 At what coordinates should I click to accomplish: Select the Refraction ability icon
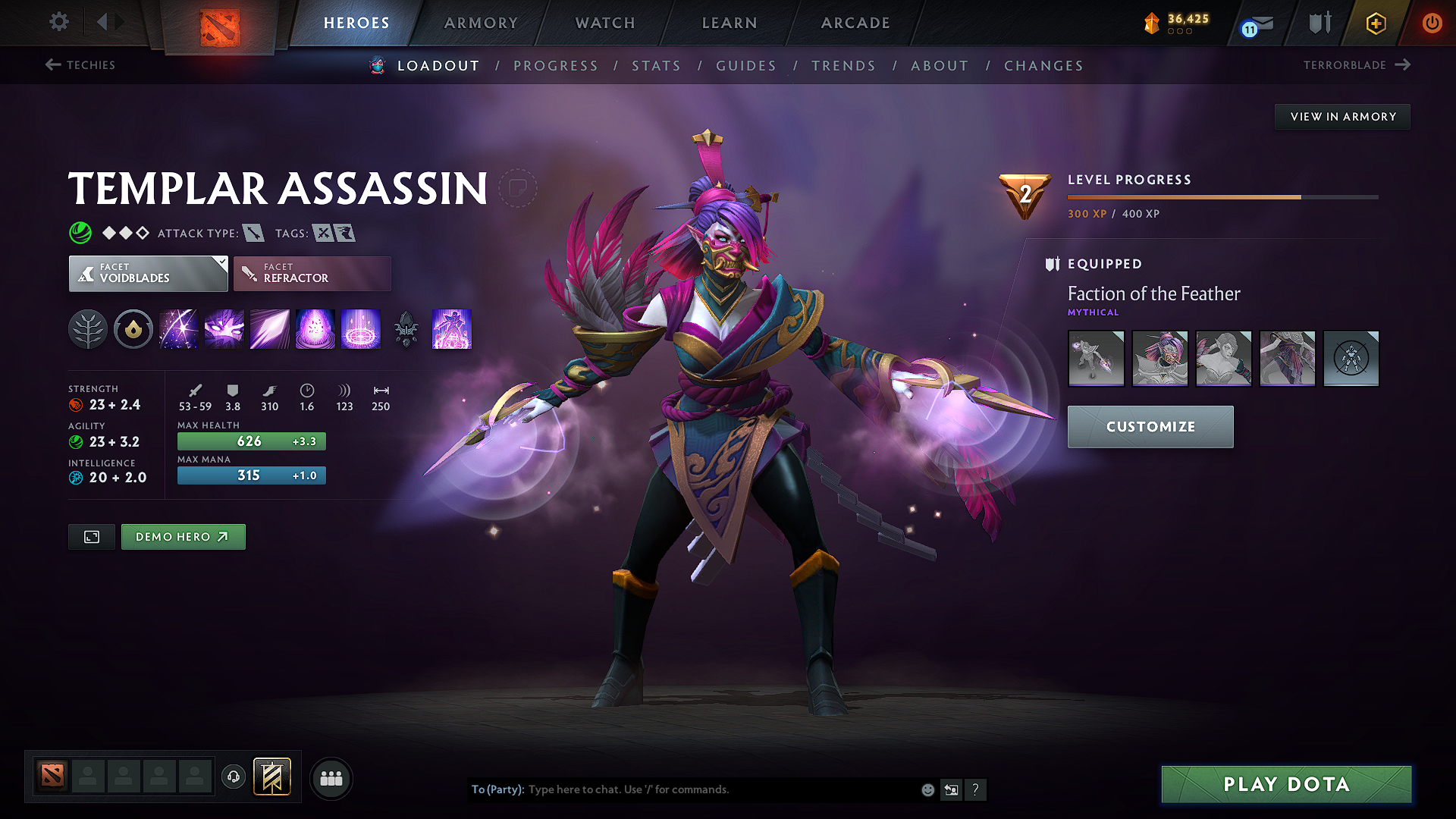(178, 329)
